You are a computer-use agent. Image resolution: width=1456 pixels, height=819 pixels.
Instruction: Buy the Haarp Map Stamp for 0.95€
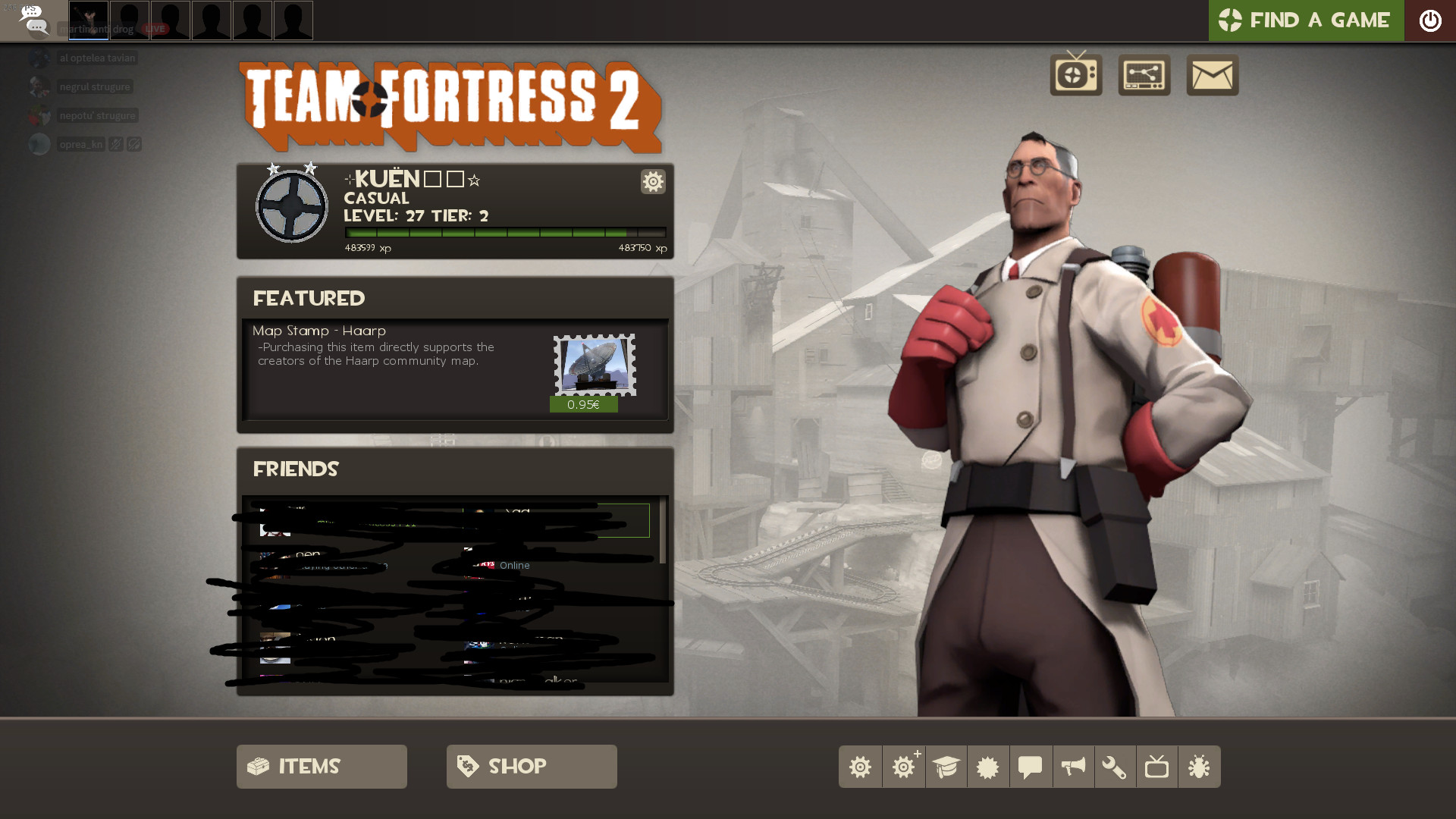pyautogui.click(x=584, y=404)
